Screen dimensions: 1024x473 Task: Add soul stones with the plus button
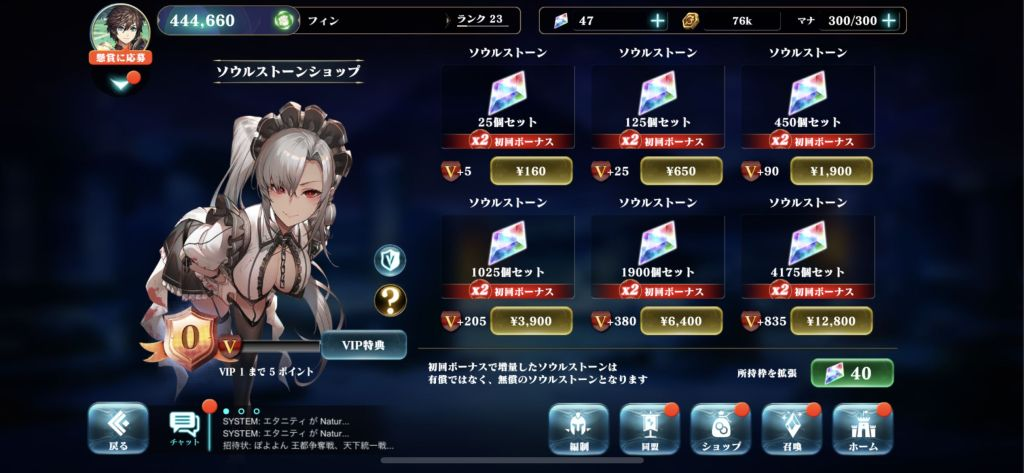click(x=657, y=21)
